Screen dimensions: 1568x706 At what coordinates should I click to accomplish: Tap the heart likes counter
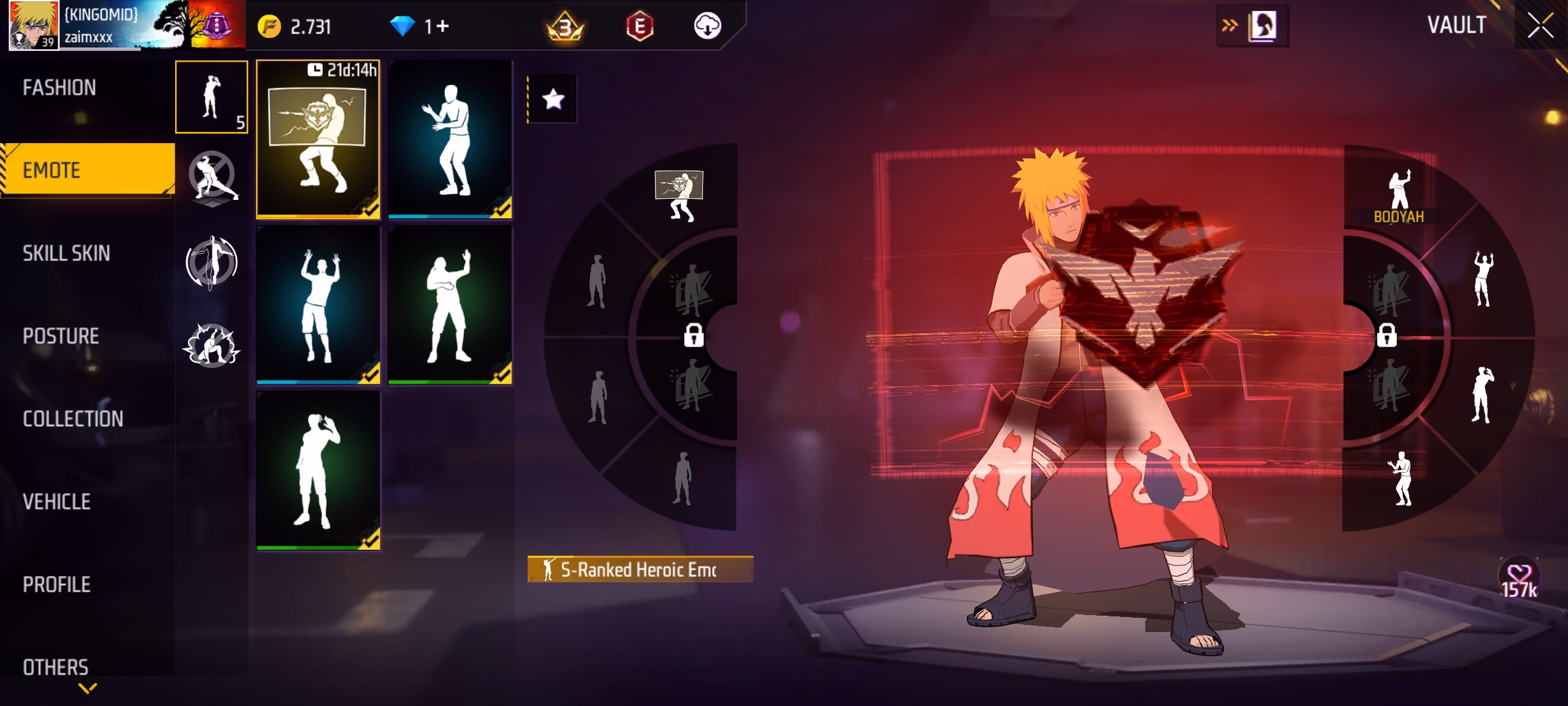point(1519,579)
